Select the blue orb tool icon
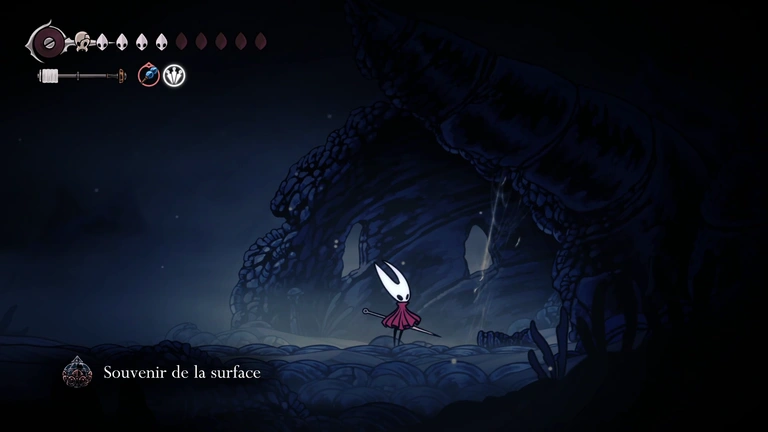768x432 pixels. [x=149, y=75]
